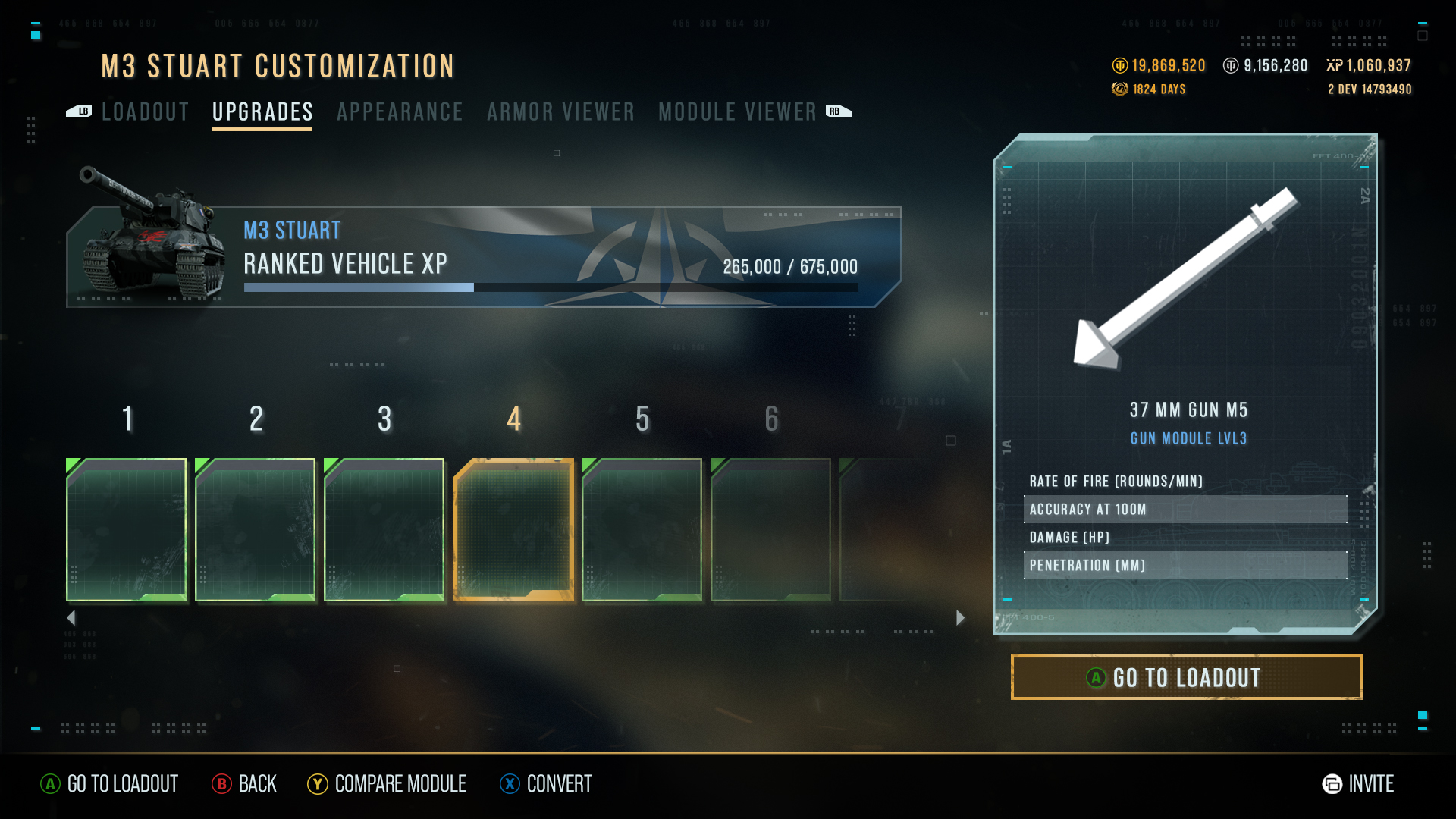Go Back using the bottom bar option

[x=244, y=784]
